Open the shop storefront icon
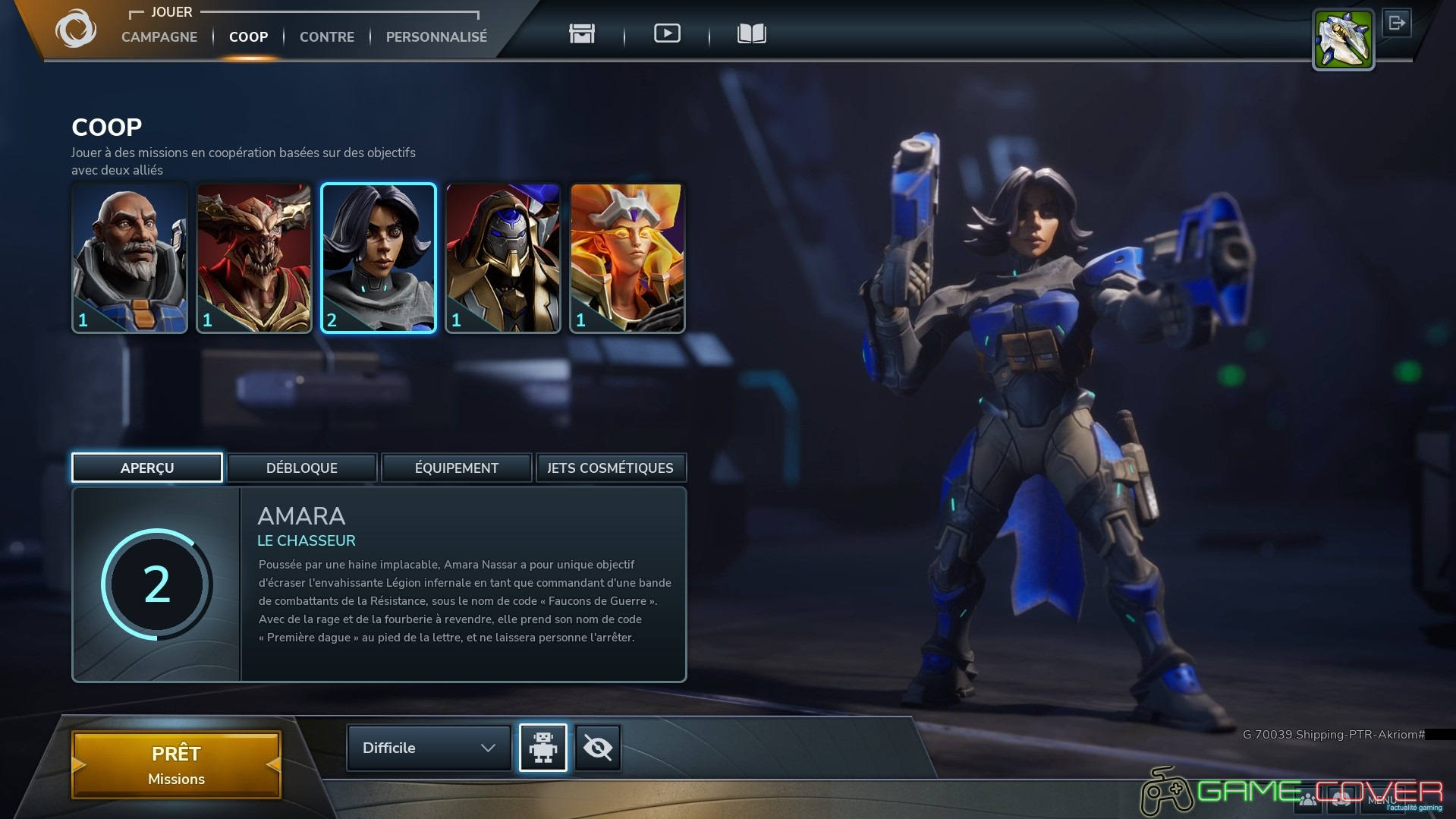 pos(582,33)
